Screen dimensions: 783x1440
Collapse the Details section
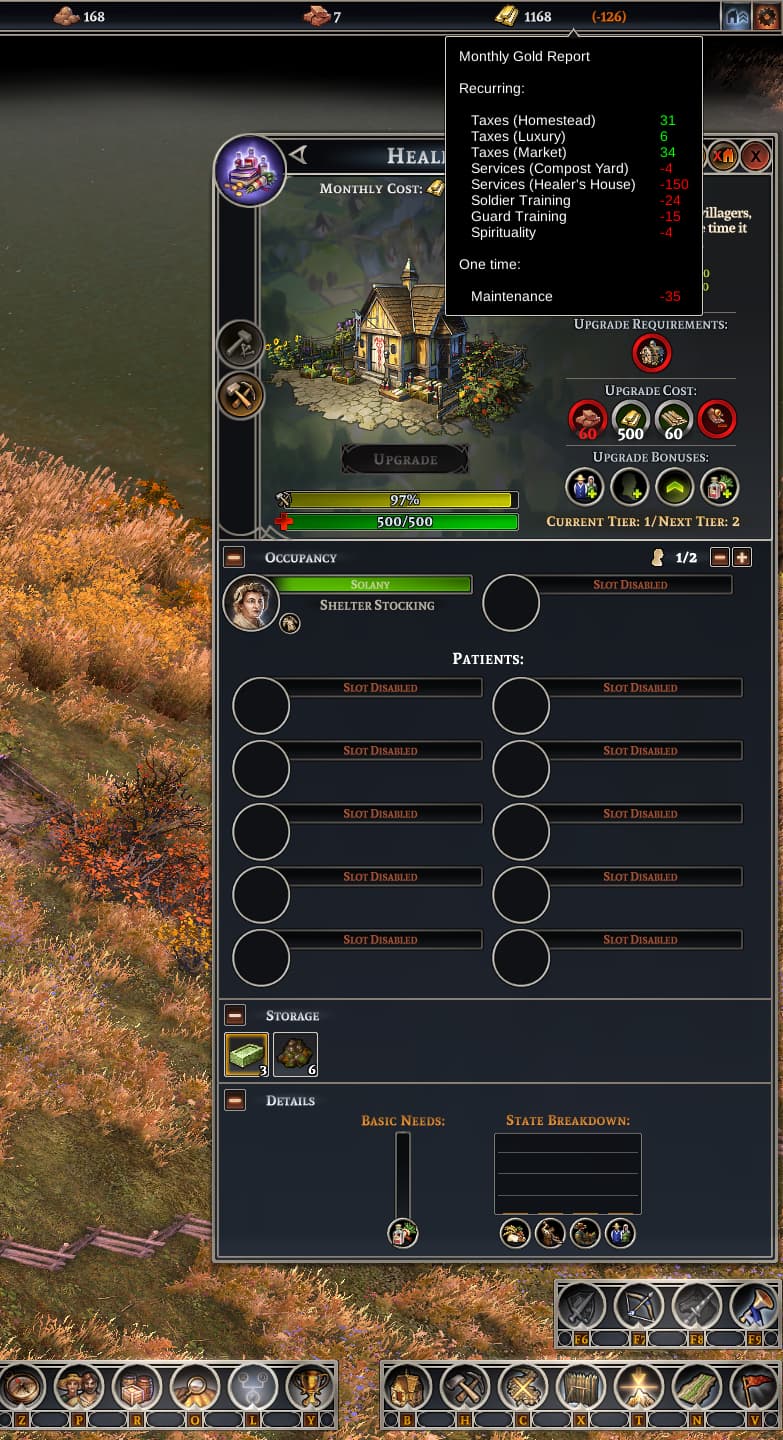[x=234, y=1100]
